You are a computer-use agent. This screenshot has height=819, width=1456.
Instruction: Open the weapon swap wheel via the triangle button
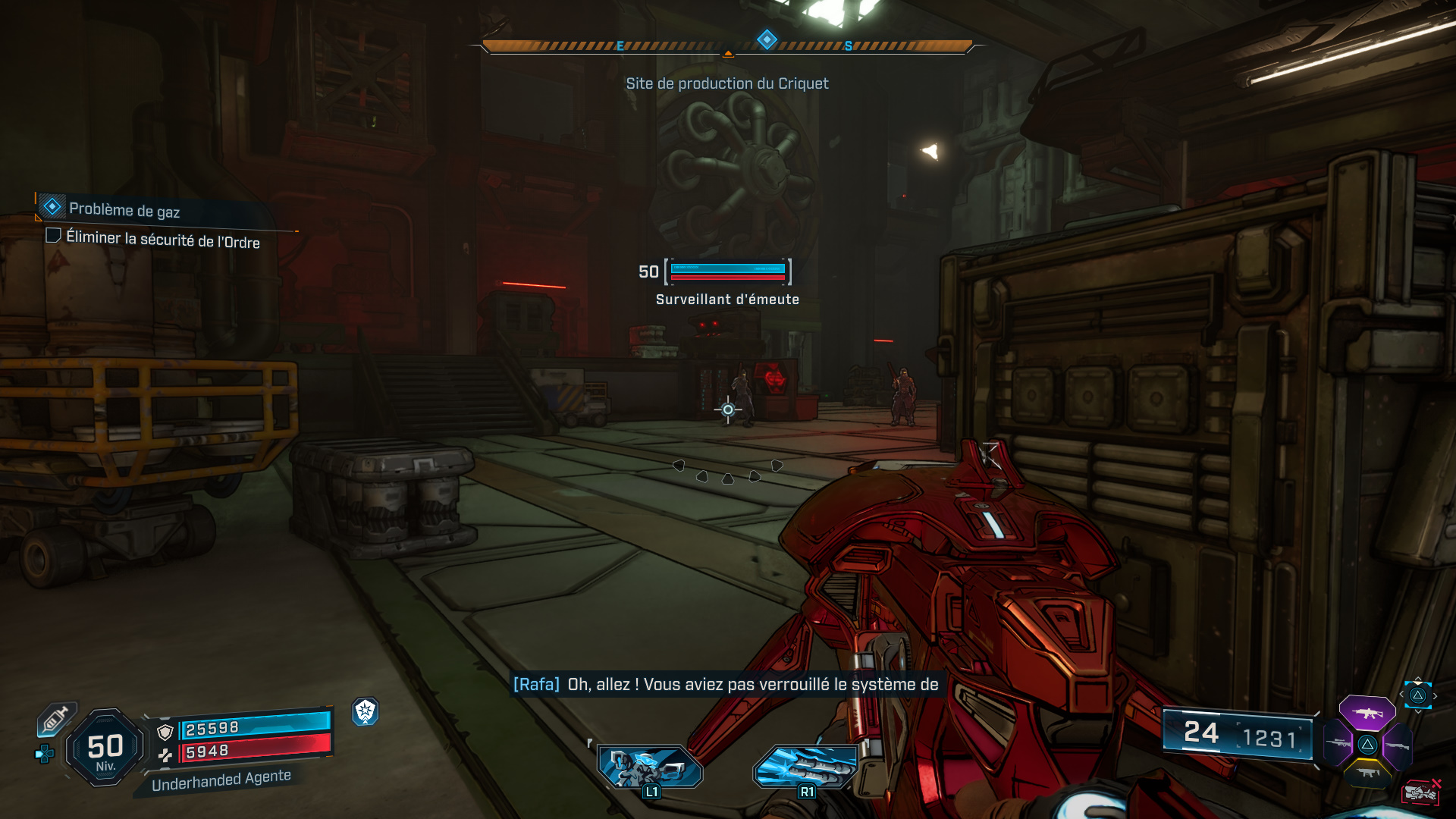[1419, 695]
